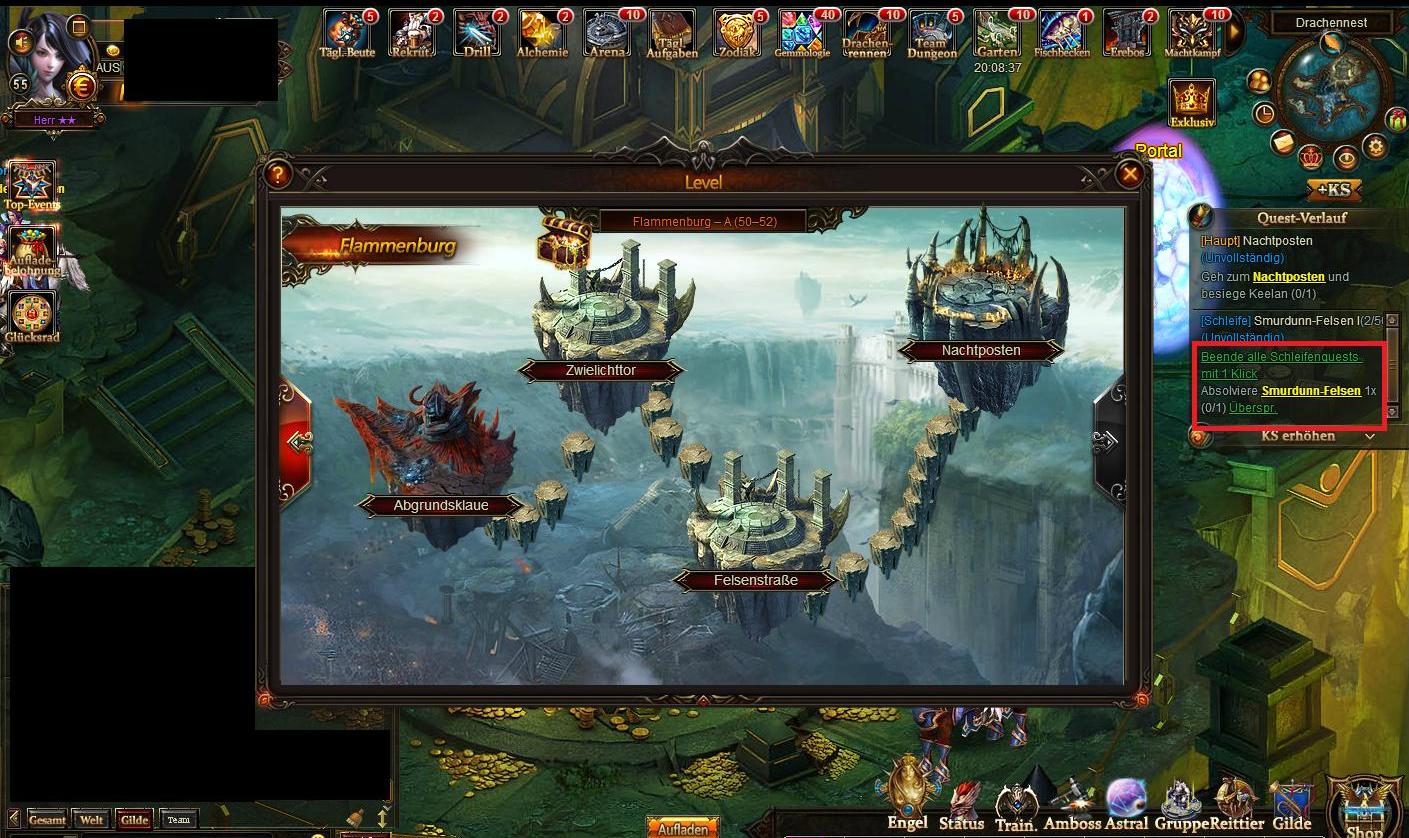The height and width of the screenshot is (838, 1409).
Task: Click the Aufladen recharge button
Action: 683,829
